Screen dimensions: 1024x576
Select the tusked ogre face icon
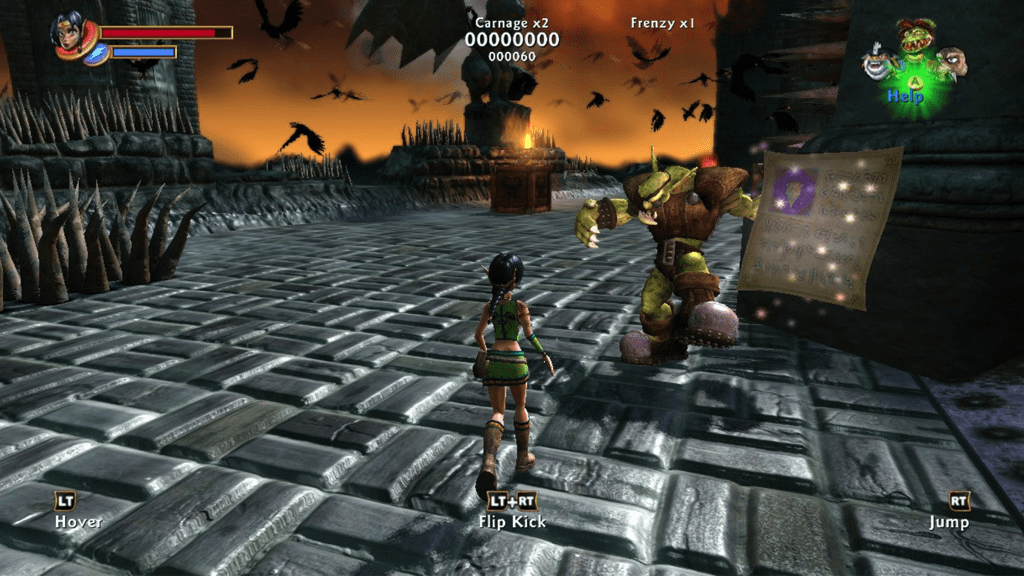coord(954,59)
